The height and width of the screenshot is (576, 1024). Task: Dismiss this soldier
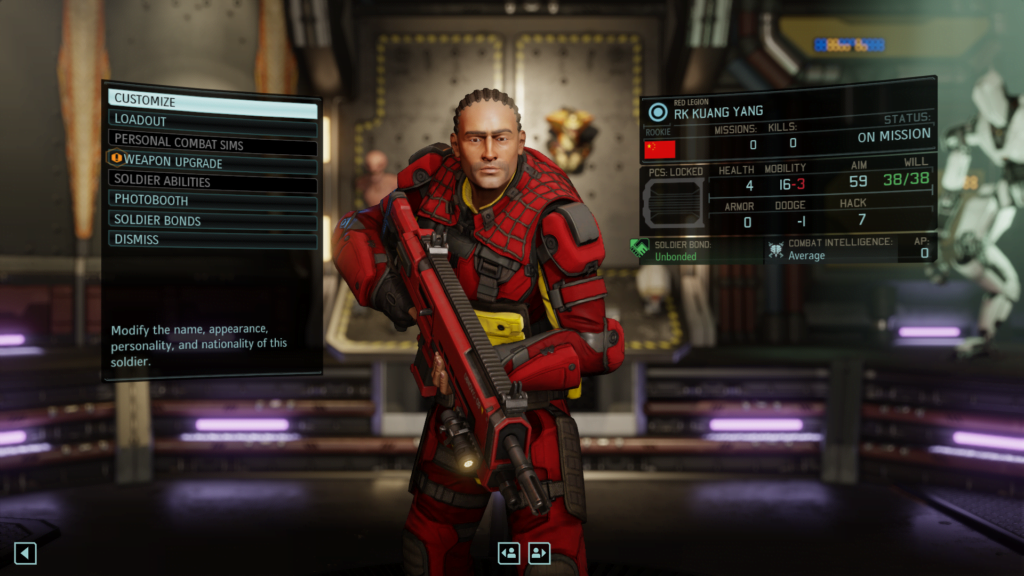[x=212, y=240]
